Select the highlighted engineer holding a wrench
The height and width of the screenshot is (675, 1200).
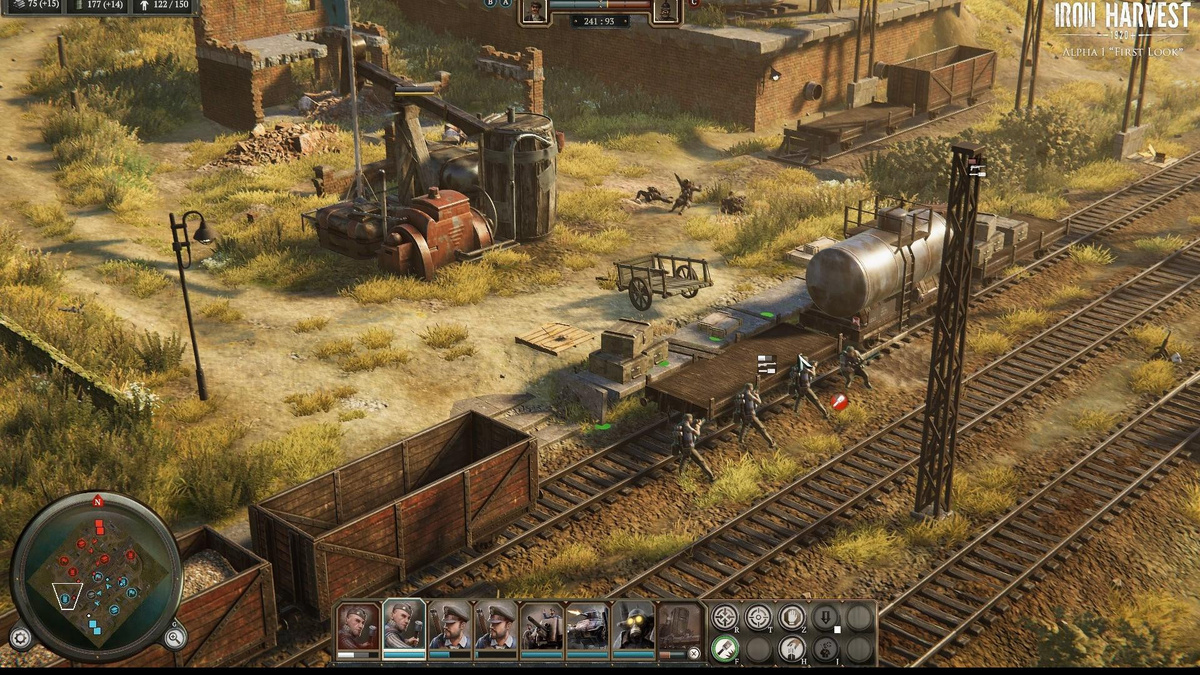[x=404, y=626]
